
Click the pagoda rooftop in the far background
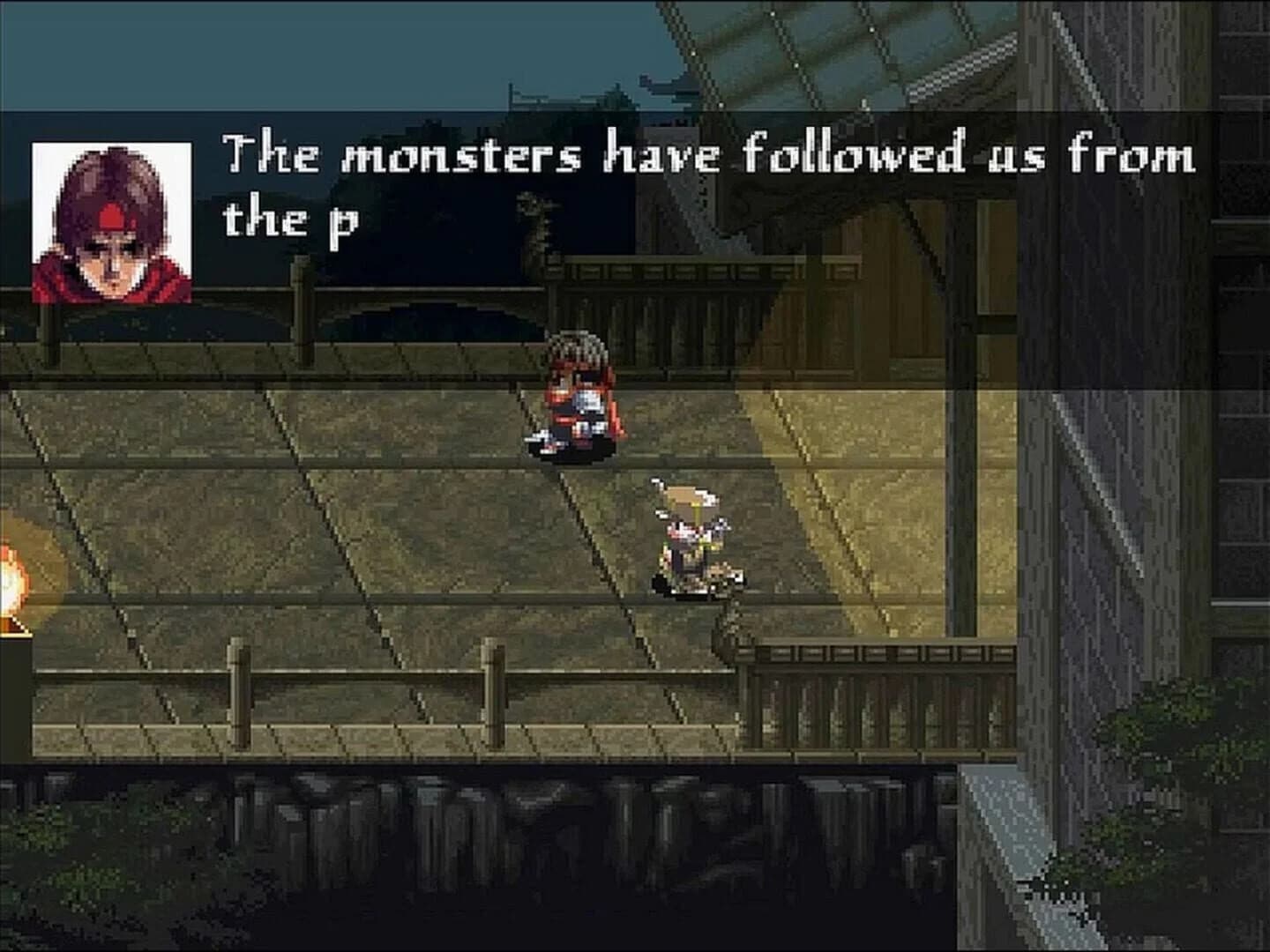pyautogui.click(x=668, y=84)
